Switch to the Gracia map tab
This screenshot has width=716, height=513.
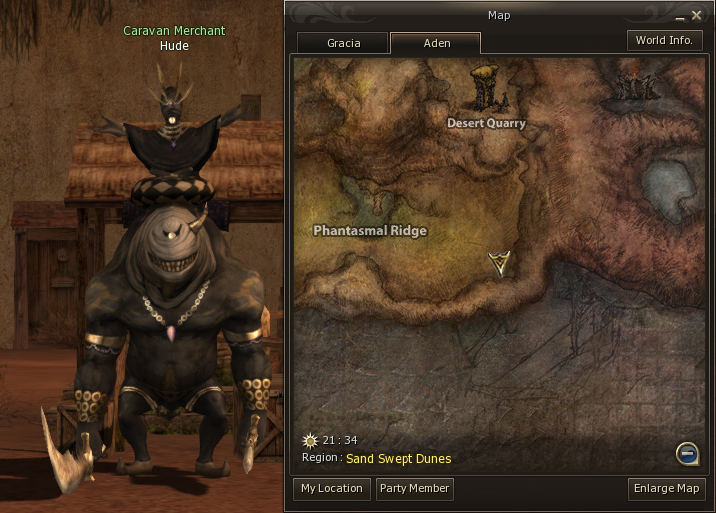[x=343, y=43]
